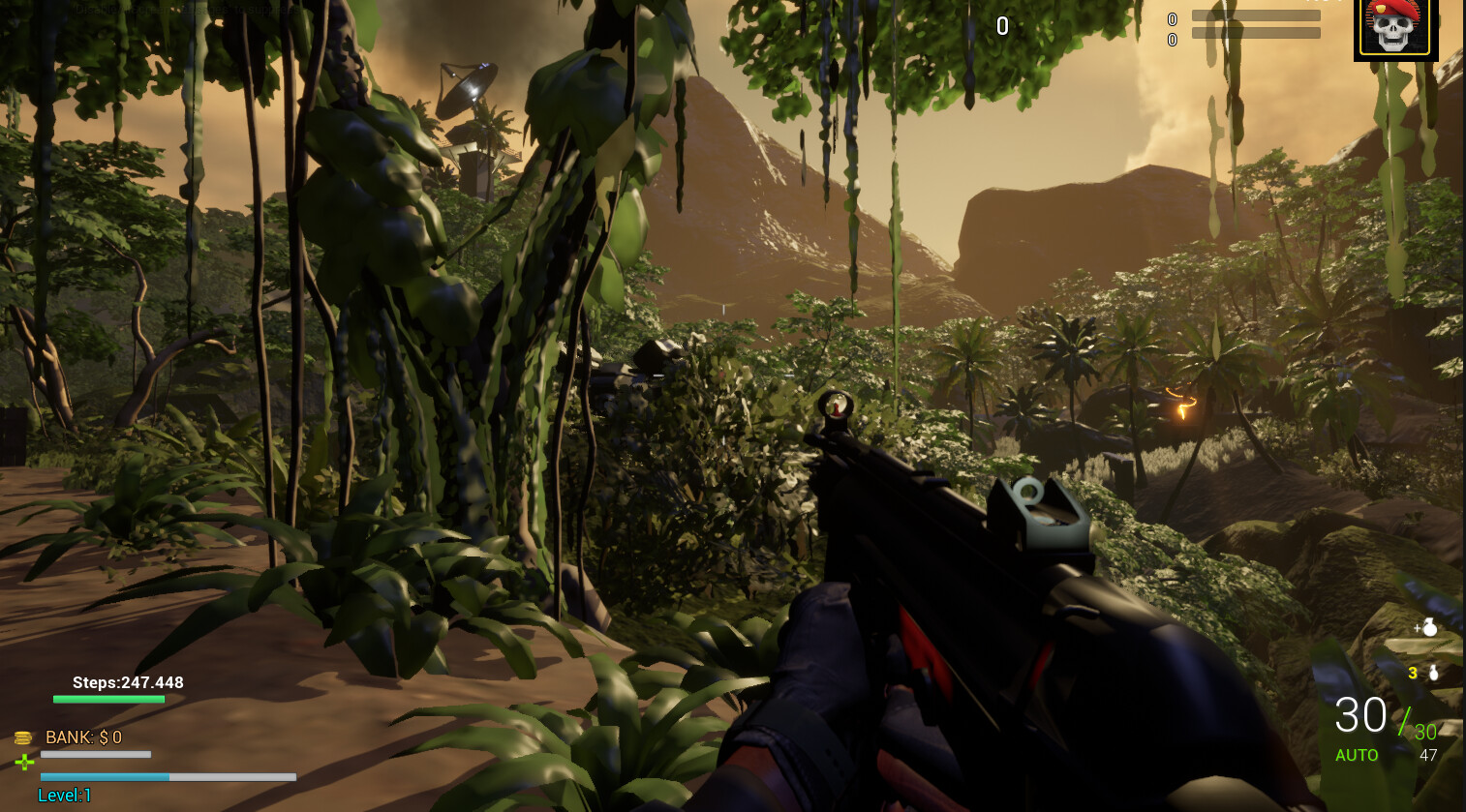Click the yellow frame around the skull portrait

(x=1359, y=28)
